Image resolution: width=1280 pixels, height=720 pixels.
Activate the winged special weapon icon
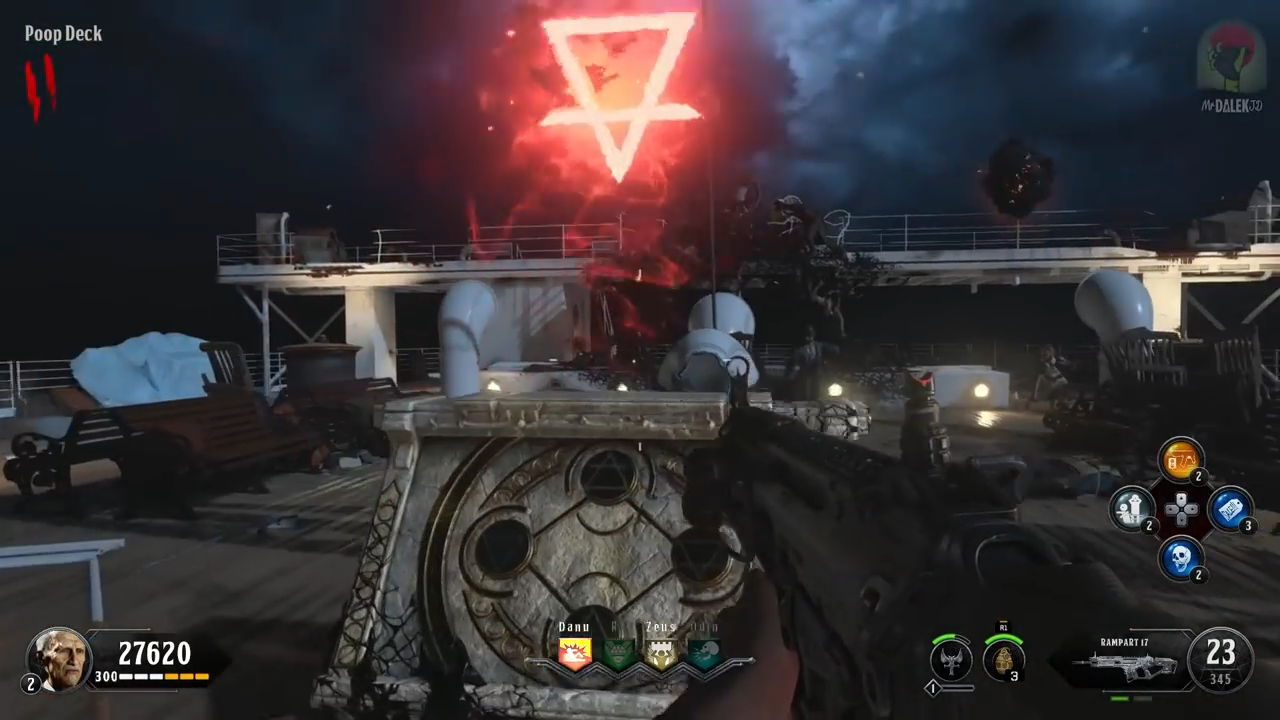(x=950, y=660)
